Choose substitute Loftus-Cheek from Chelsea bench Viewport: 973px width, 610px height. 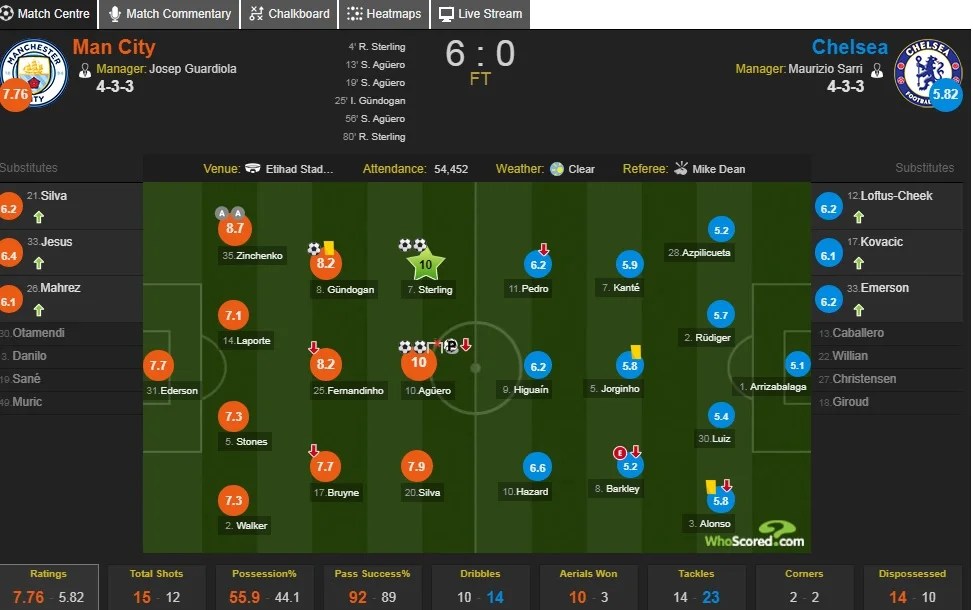tap(890, 196)
